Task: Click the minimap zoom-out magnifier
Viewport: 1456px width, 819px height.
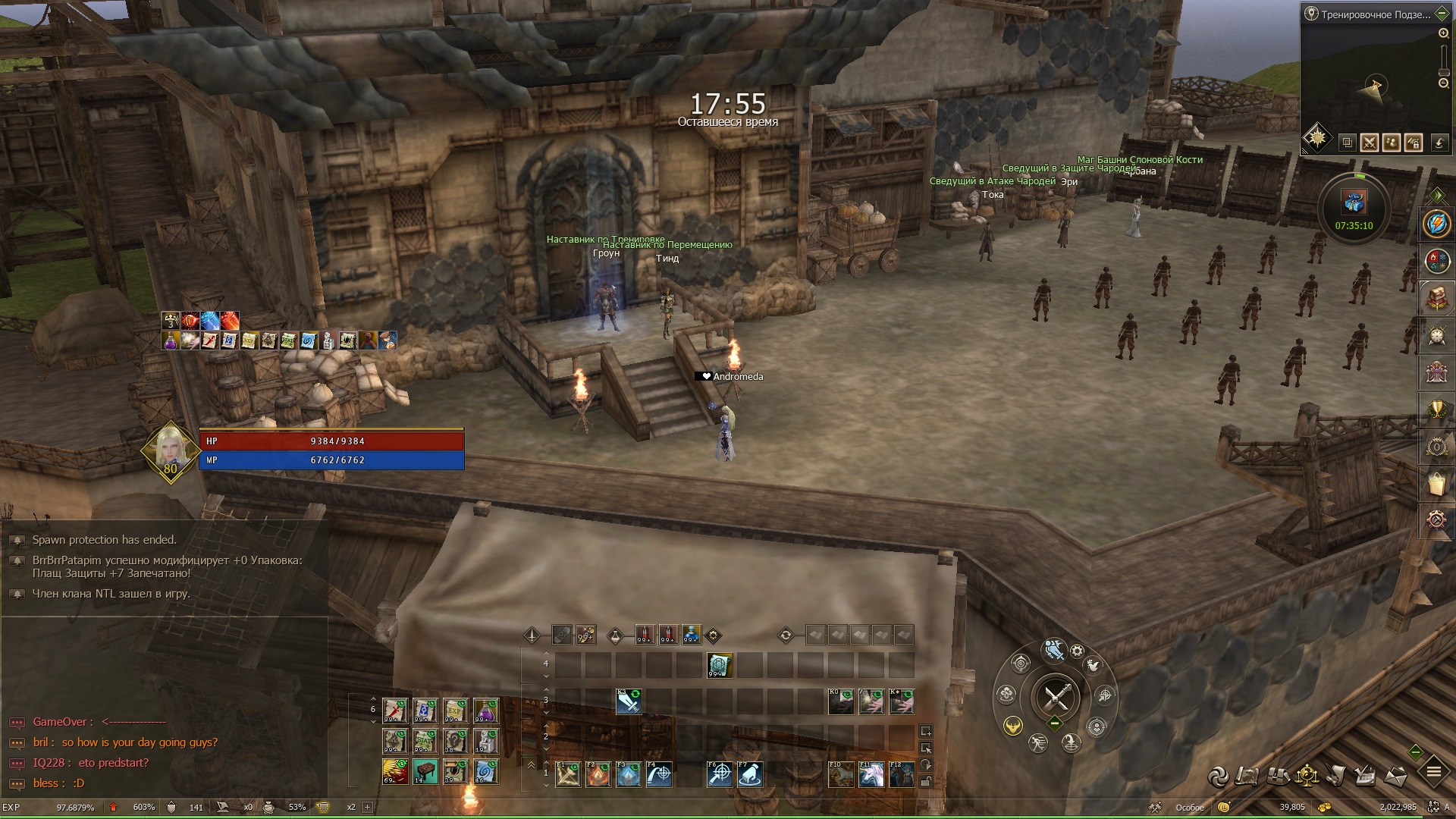Action: [x=1443, y=83]
